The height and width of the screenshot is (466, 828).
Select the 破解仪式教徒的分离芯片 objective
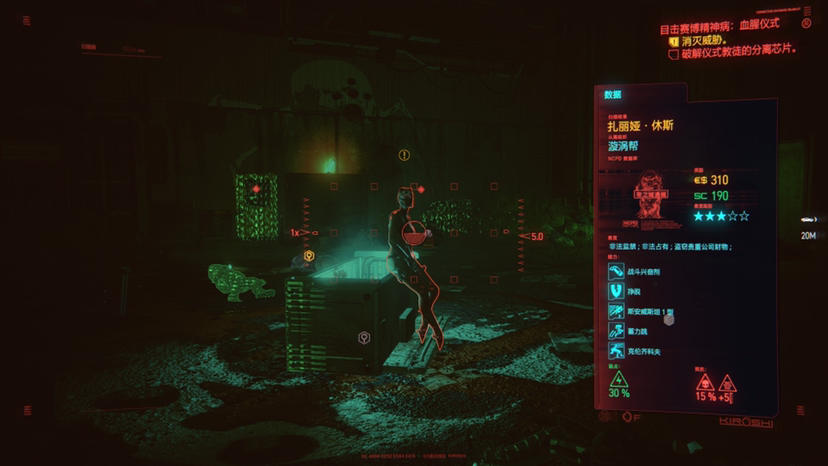[x=738, y=53]
